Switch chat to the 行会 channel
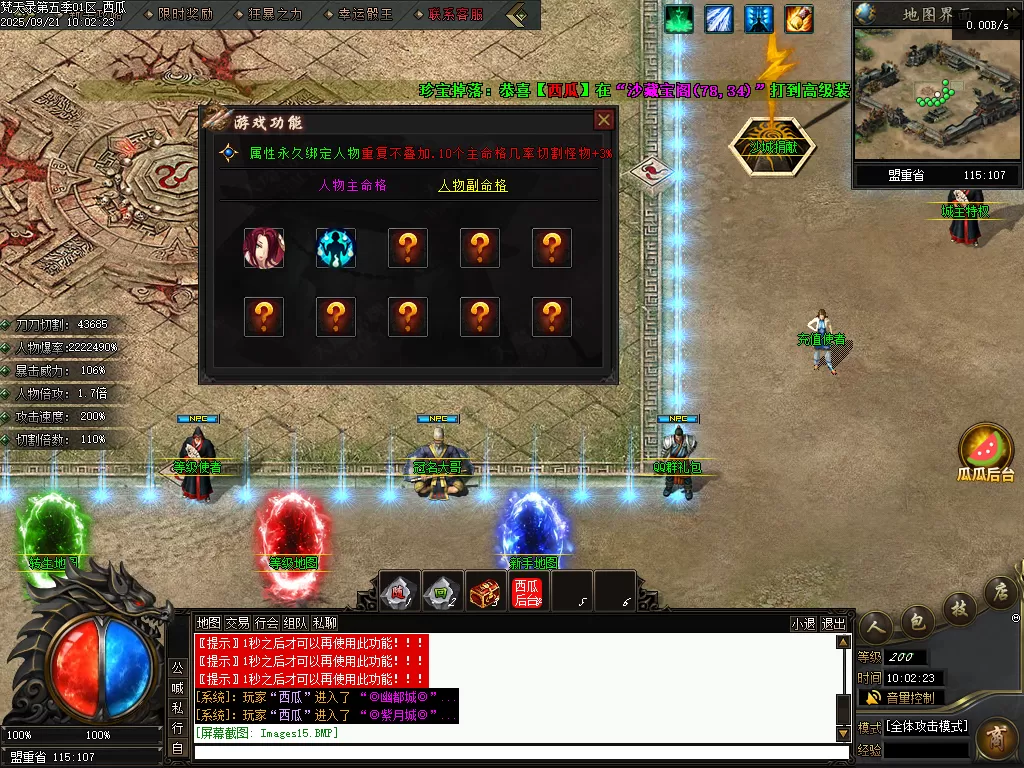 point(266,623)
